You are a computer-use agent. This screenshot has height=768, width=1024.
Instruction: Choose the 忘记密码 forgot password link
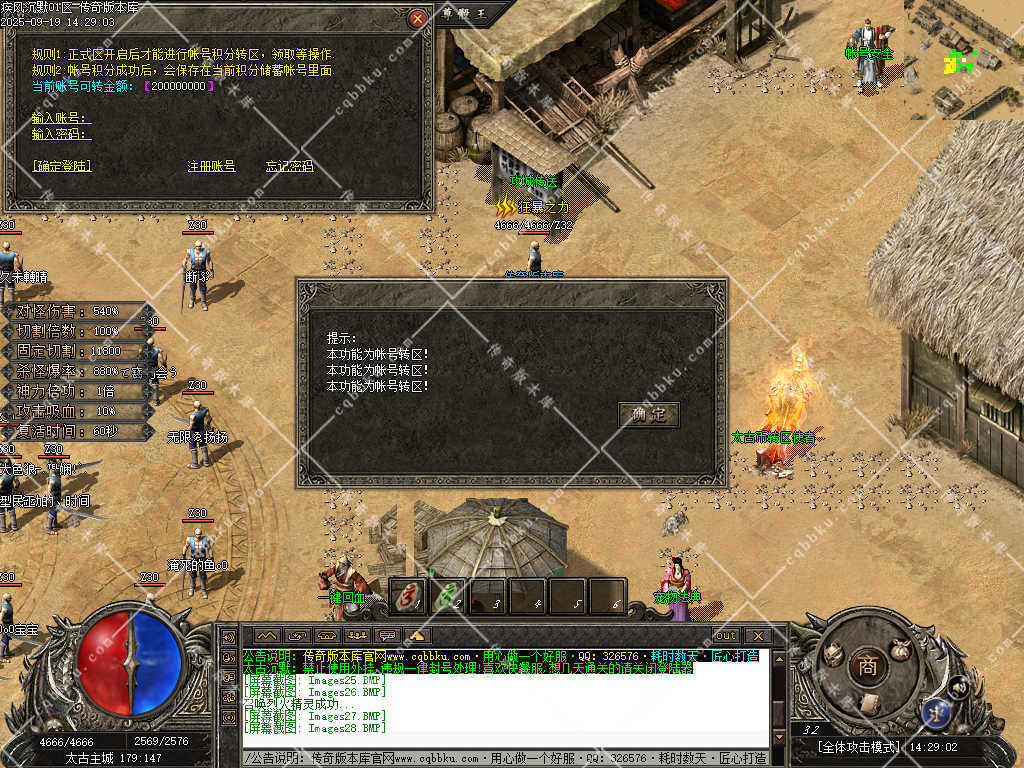pyautogui.click(x=289, y=166)
